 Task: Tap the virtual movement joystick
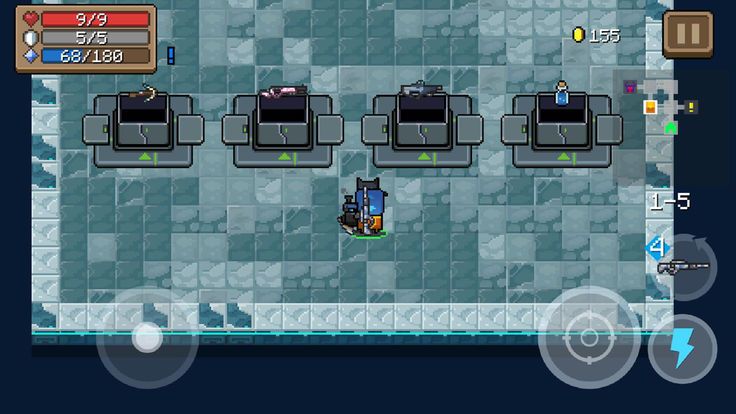click(x=147, y=337)
